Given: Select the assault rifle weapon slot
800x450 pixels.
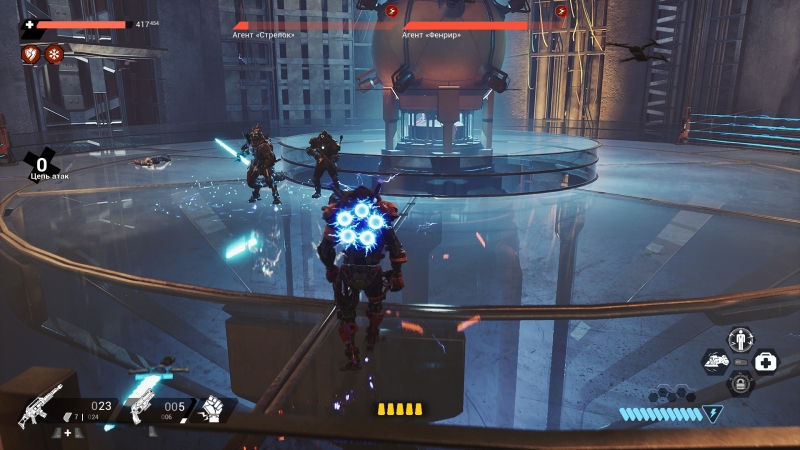Looking at the screenshot, I should click(x=41, y=403).
